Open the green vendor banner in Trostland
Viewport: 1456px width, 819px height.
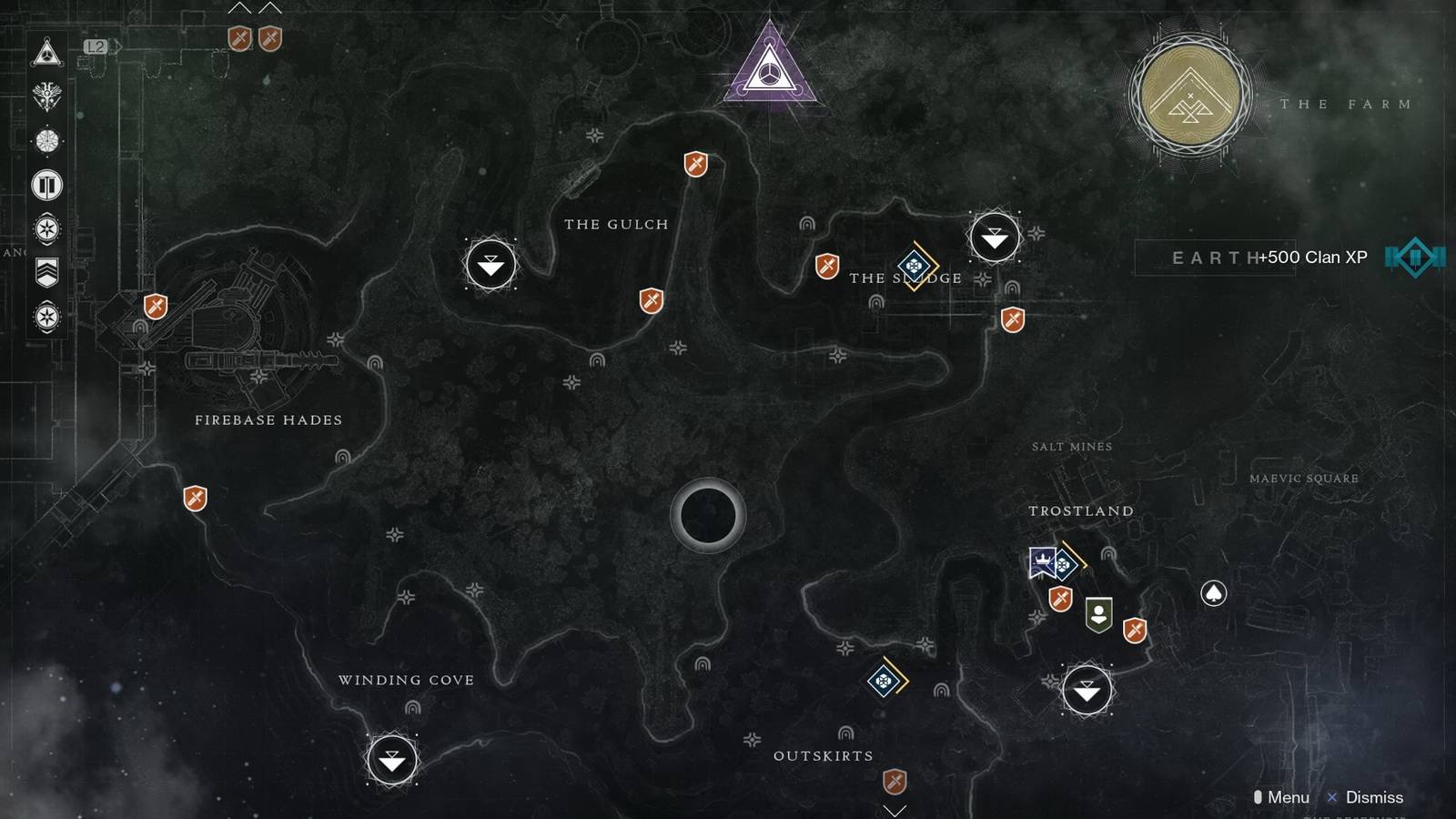(1099, 615)
